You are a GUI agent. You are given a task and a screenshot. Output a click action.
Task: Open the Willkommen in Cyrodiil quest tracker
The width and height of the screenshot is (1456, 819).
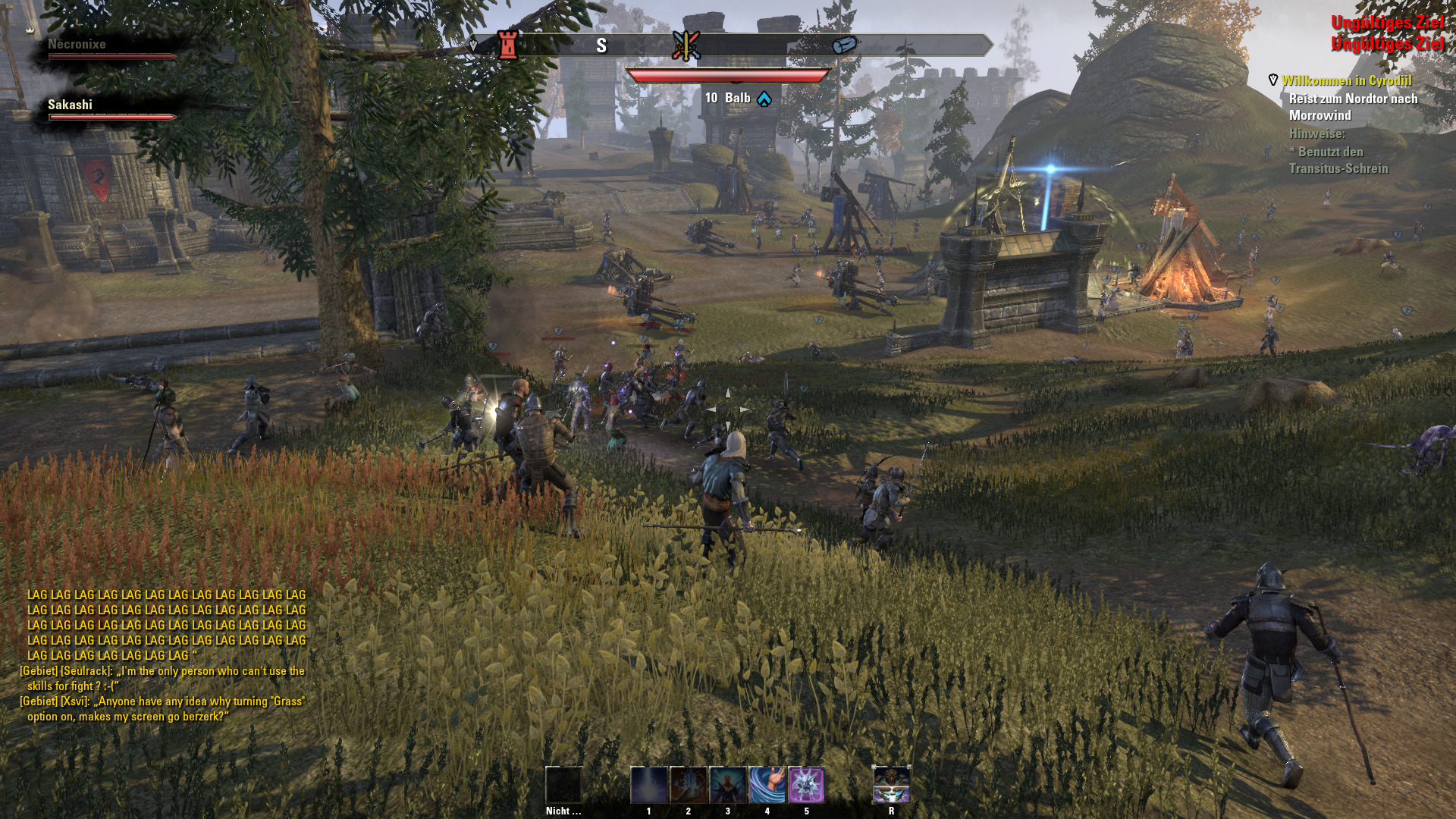pos(1347,80)
